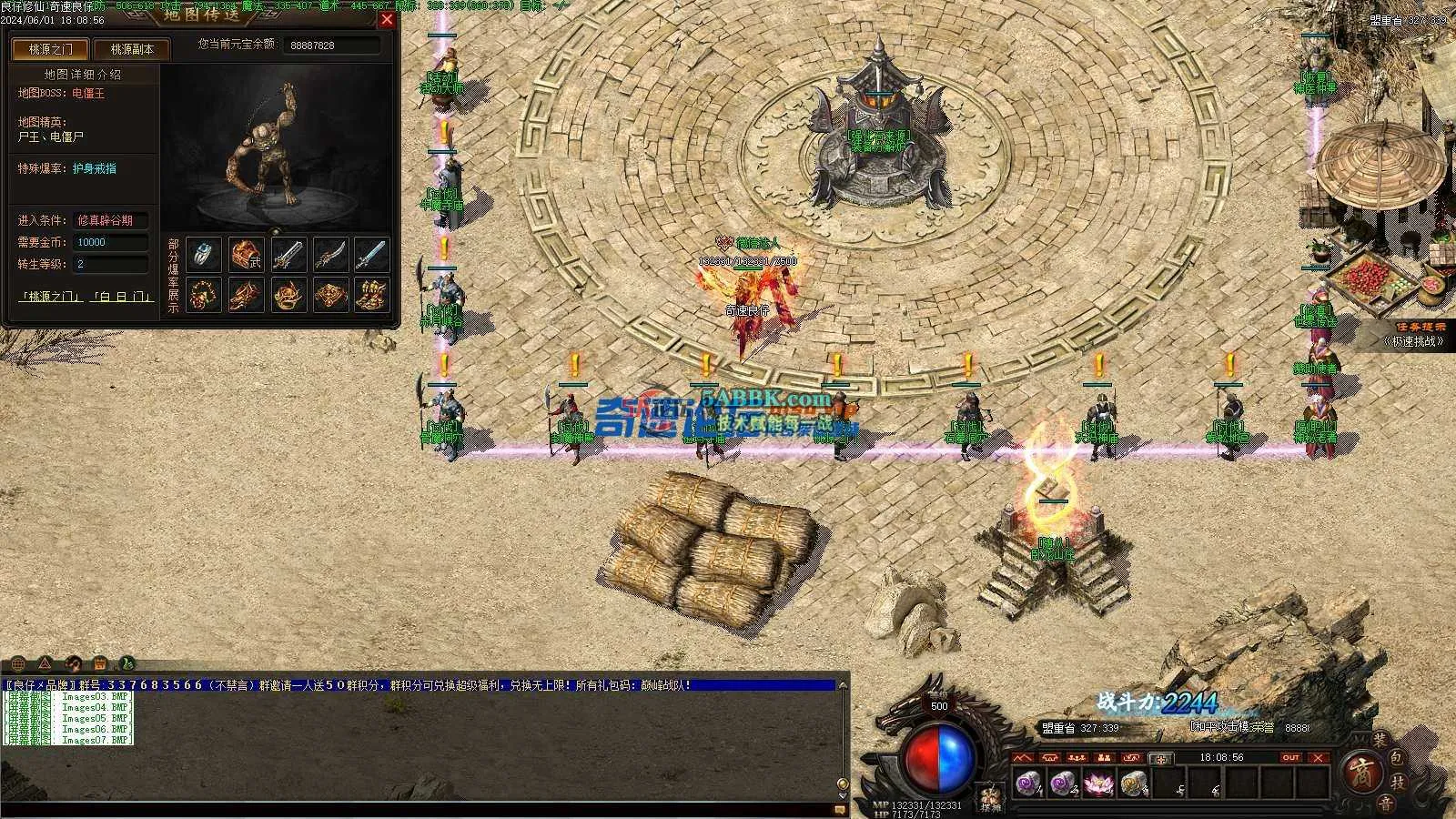Toggle the 音 sound button
Screen dimensions: 1456x819
pos(1384,803)
